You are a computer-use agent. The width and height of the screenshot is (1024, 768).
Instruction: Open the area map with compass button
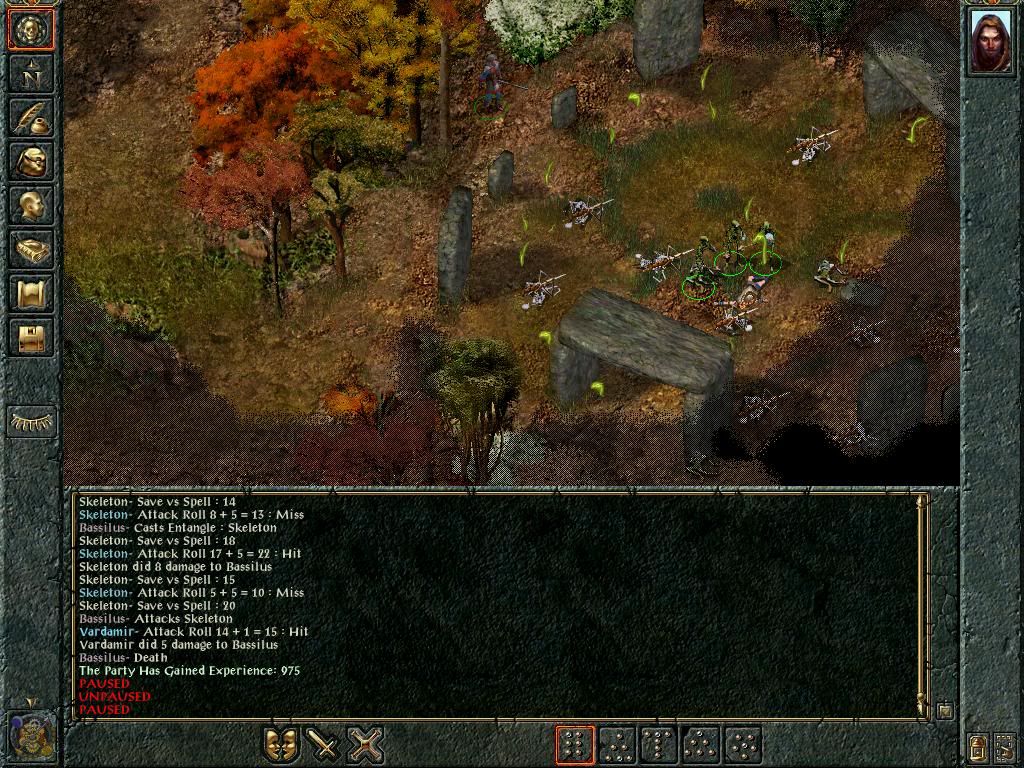[31, 73]
